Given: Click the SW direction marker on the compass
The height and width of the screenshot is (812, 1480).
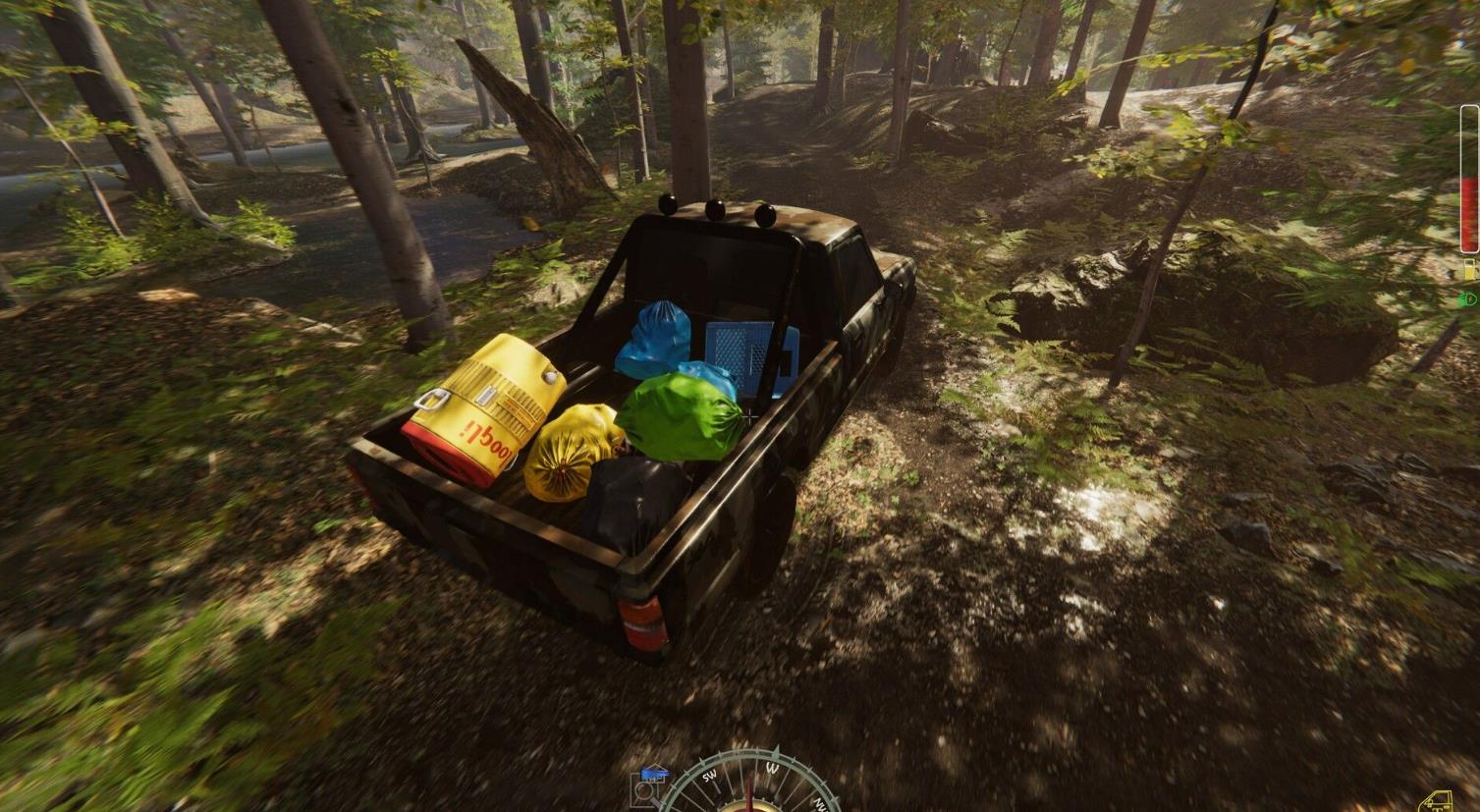Looking at the screenshot, I should click(710, 776).
